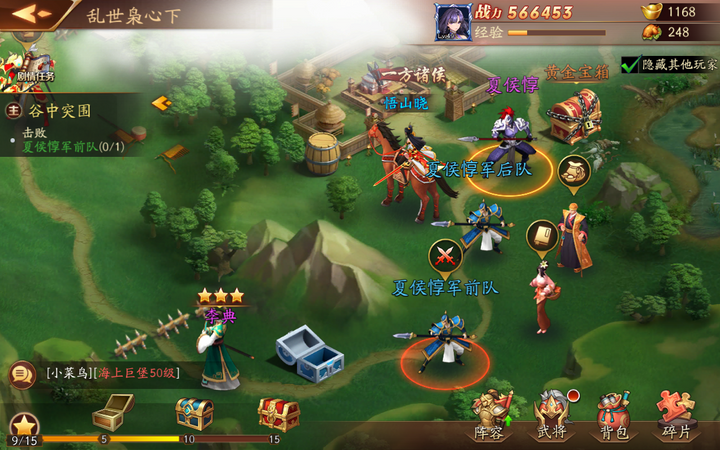The width and height of the screenshot is (720, 450).
Task: Toggle the 隐藏其他玩家 checkbox
Action: [630, 65]
